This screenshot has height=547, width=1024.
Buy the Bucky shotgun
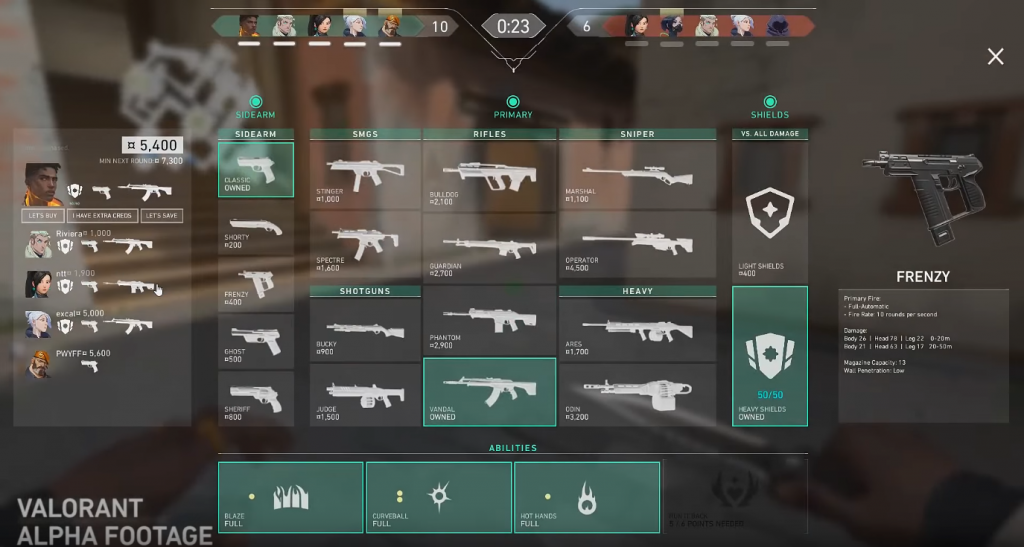pyautogui.click(x=365, y=330)
